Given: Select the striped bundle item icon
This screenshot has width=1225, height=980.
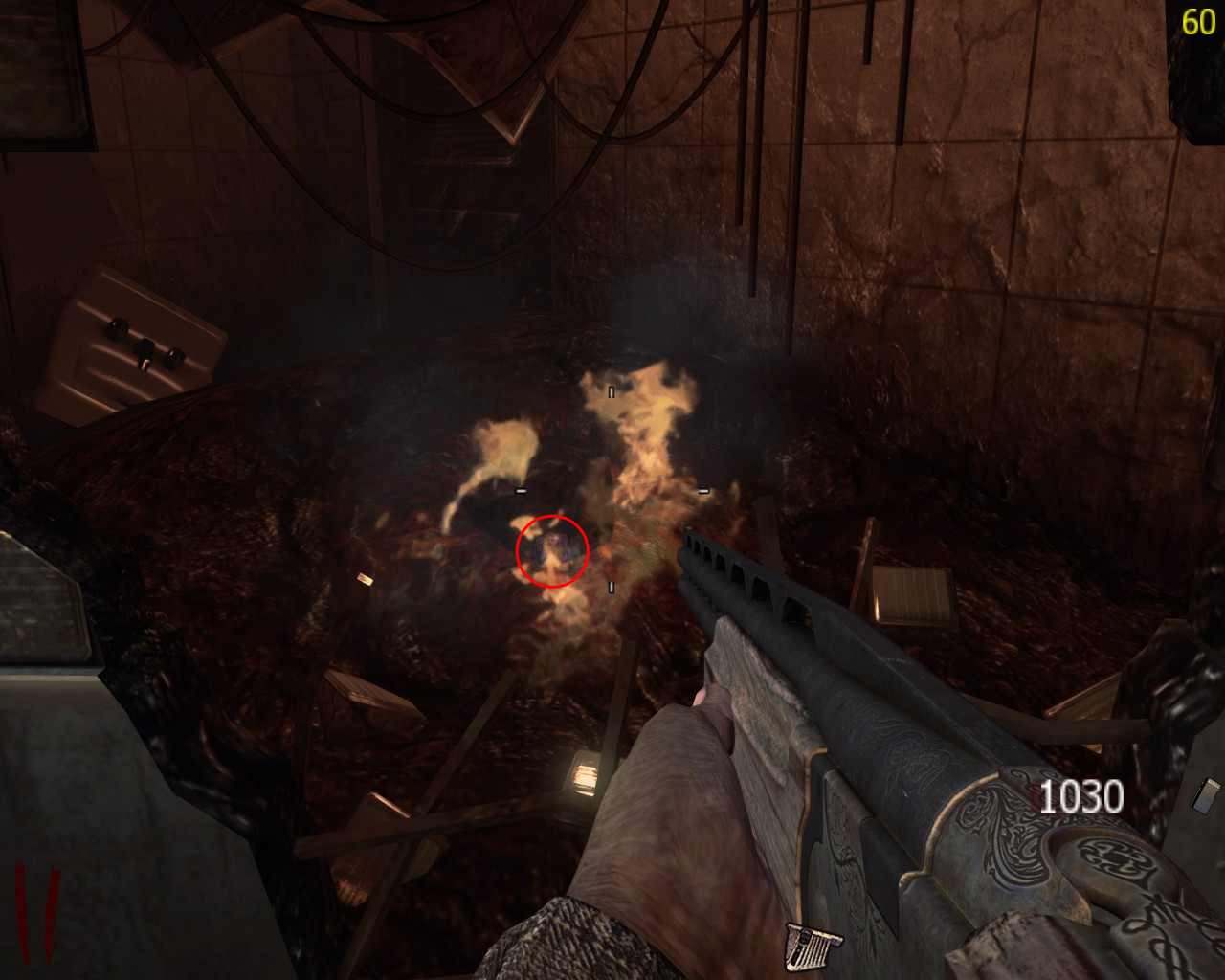Looking at the screenshot, I should pyautogui.click(x=813, y=947).
